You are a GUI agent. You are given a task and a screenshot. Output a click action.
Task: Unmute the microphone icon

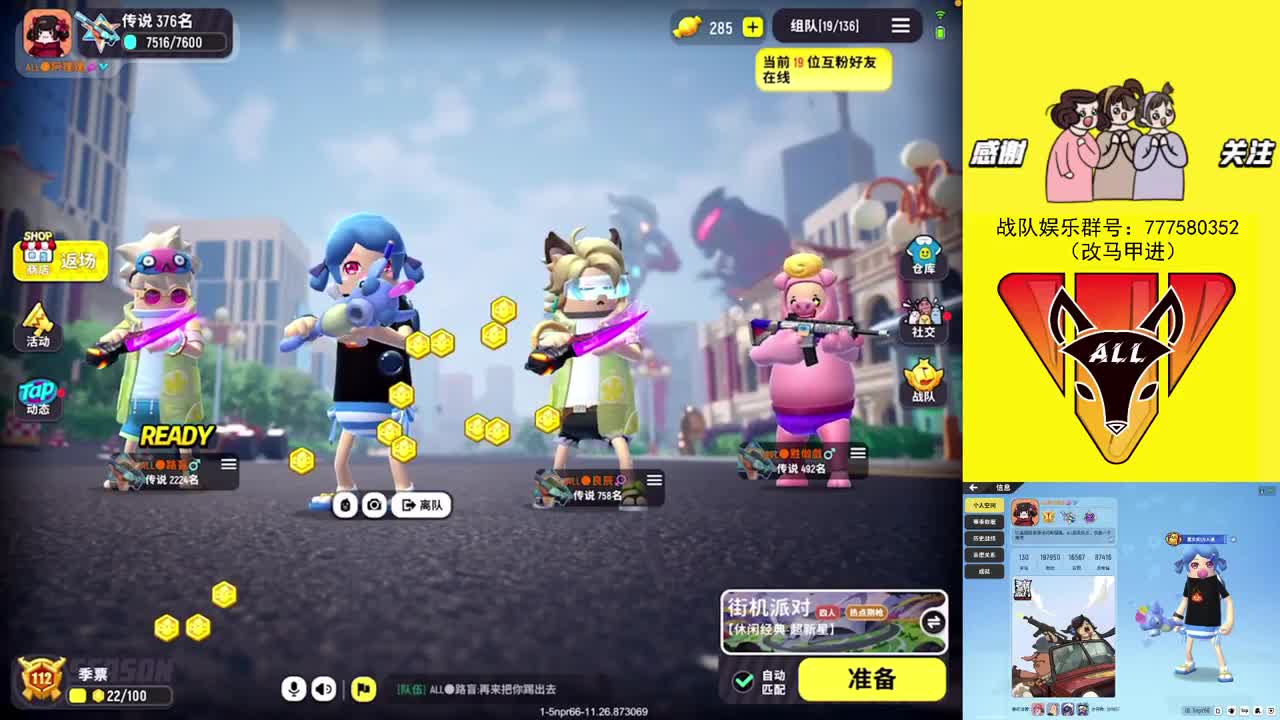[293, 690]
